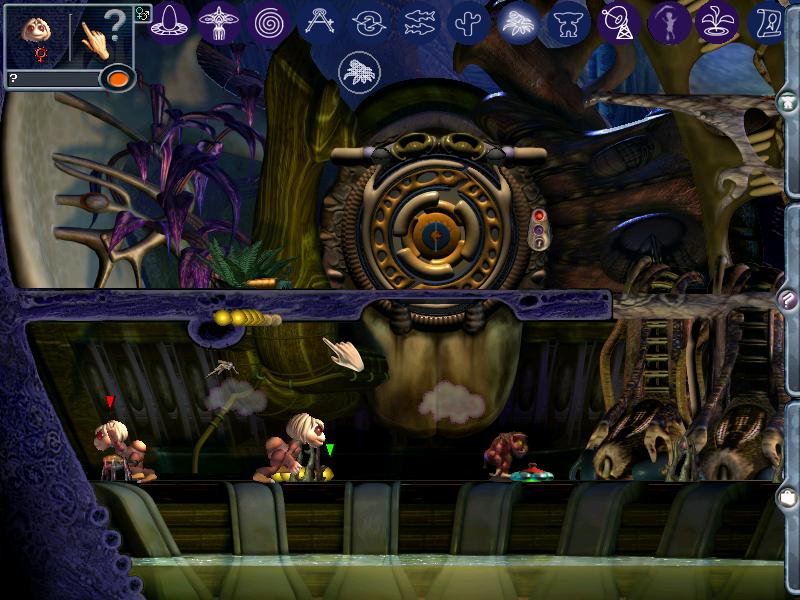Activate the compass-shaped icon

(x=319, y=21)
